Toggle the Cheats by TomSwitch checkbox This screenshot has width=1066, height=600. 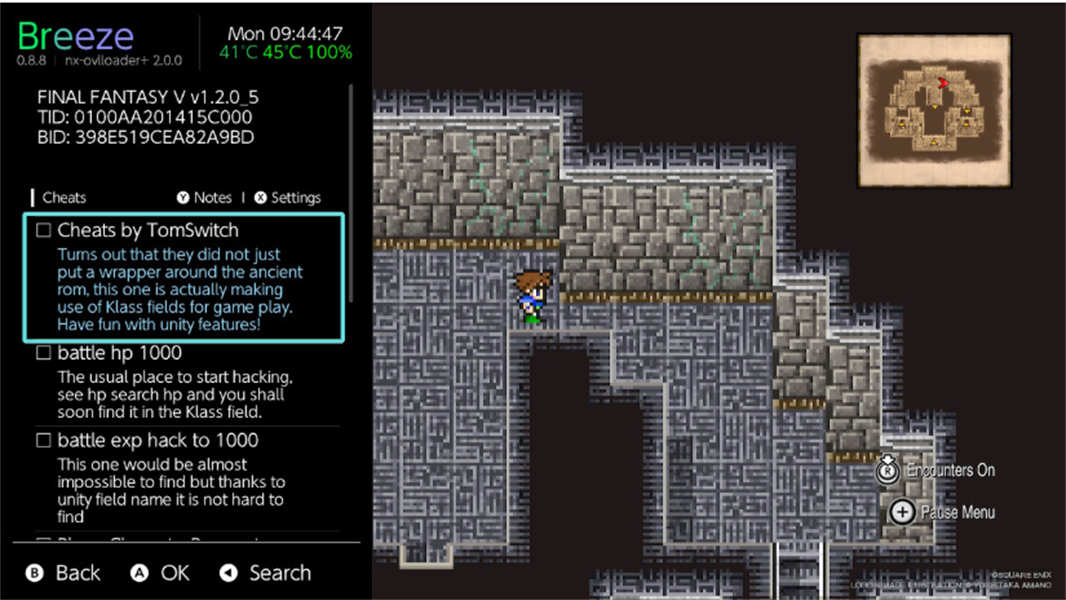pos(44,231)
